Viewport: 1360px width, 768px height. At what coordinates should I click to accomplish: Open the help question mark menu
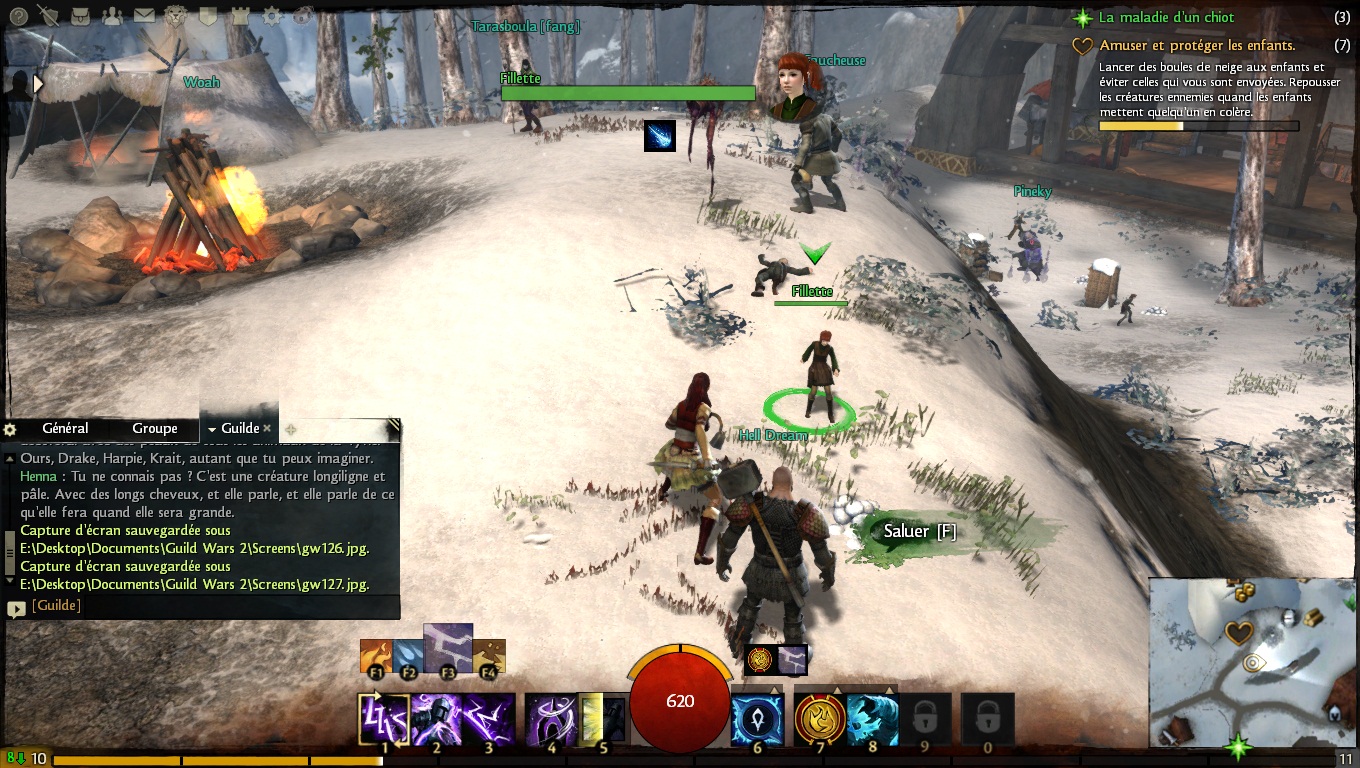pyautogui.click(x=19, y=15)
